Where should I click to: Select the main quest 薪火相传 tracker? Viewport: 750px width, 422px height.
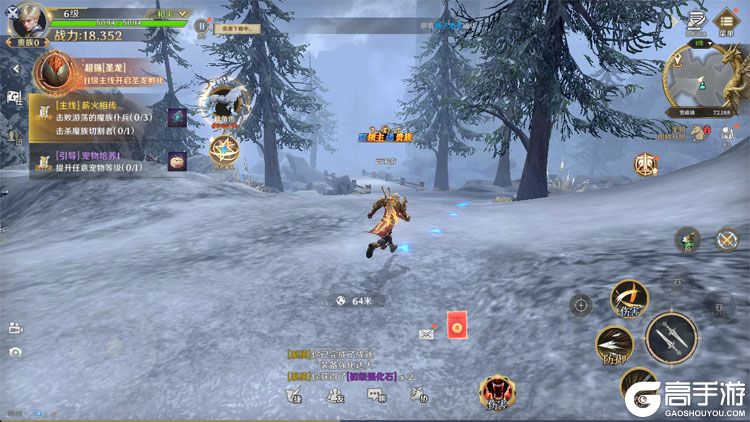(x=97, y=117)
